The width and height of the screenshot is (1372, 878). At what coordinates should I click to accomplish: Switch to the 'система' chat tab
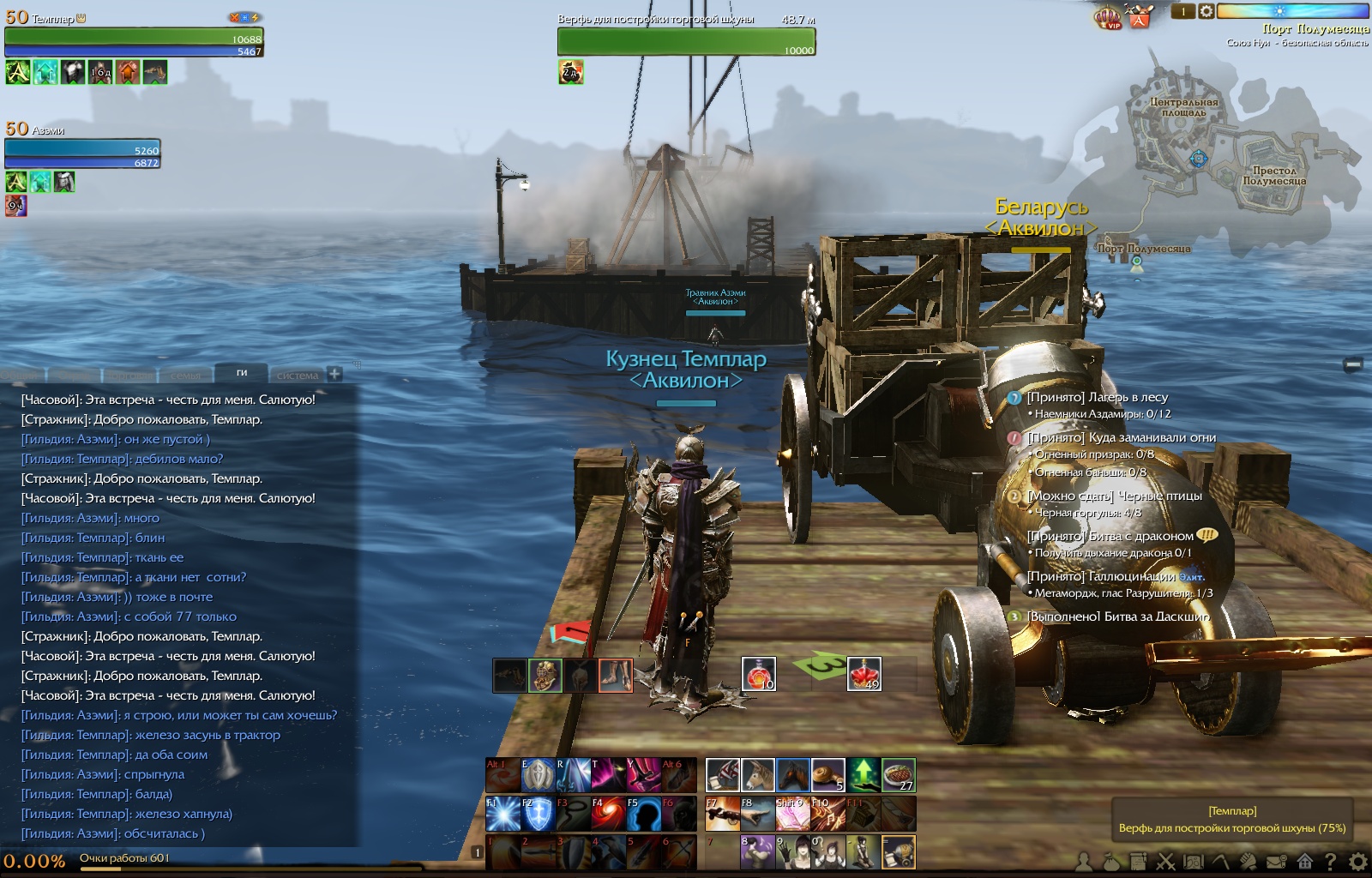tap(297, 376)
